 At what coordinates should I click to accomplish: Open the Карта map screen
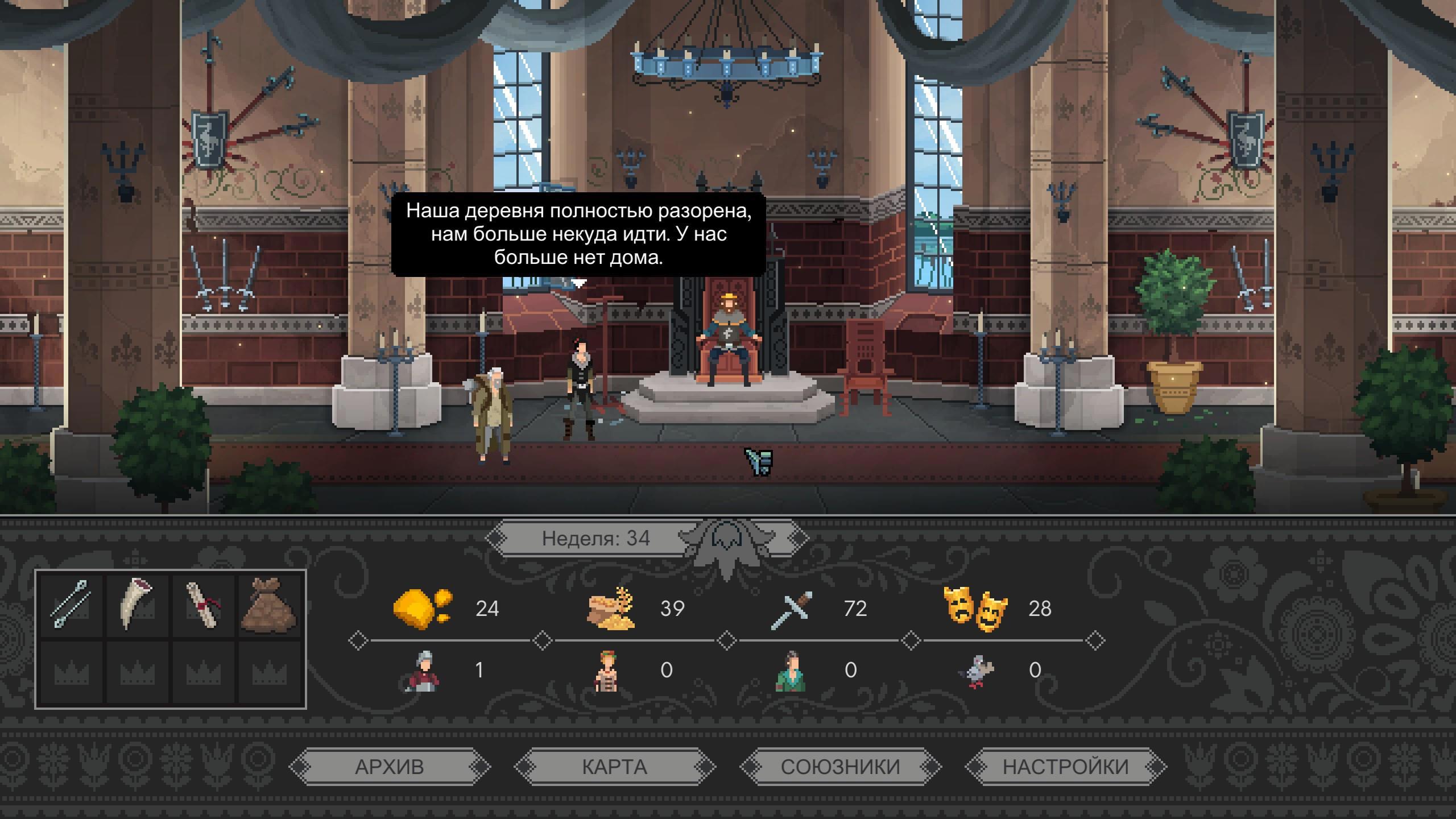click(614, 767)
